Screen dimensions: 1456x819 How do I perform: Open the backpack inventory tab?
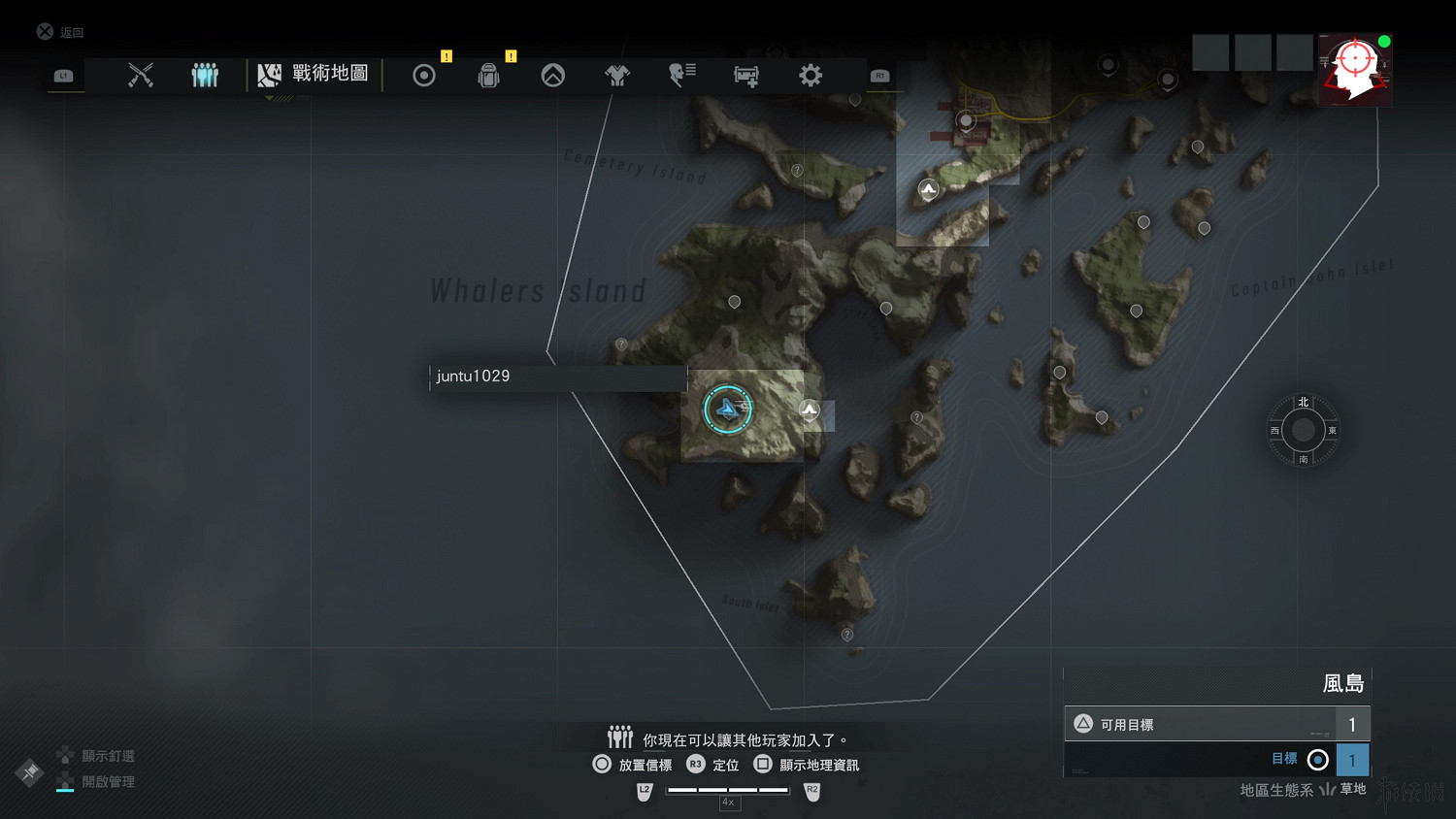tap(488, 75)
